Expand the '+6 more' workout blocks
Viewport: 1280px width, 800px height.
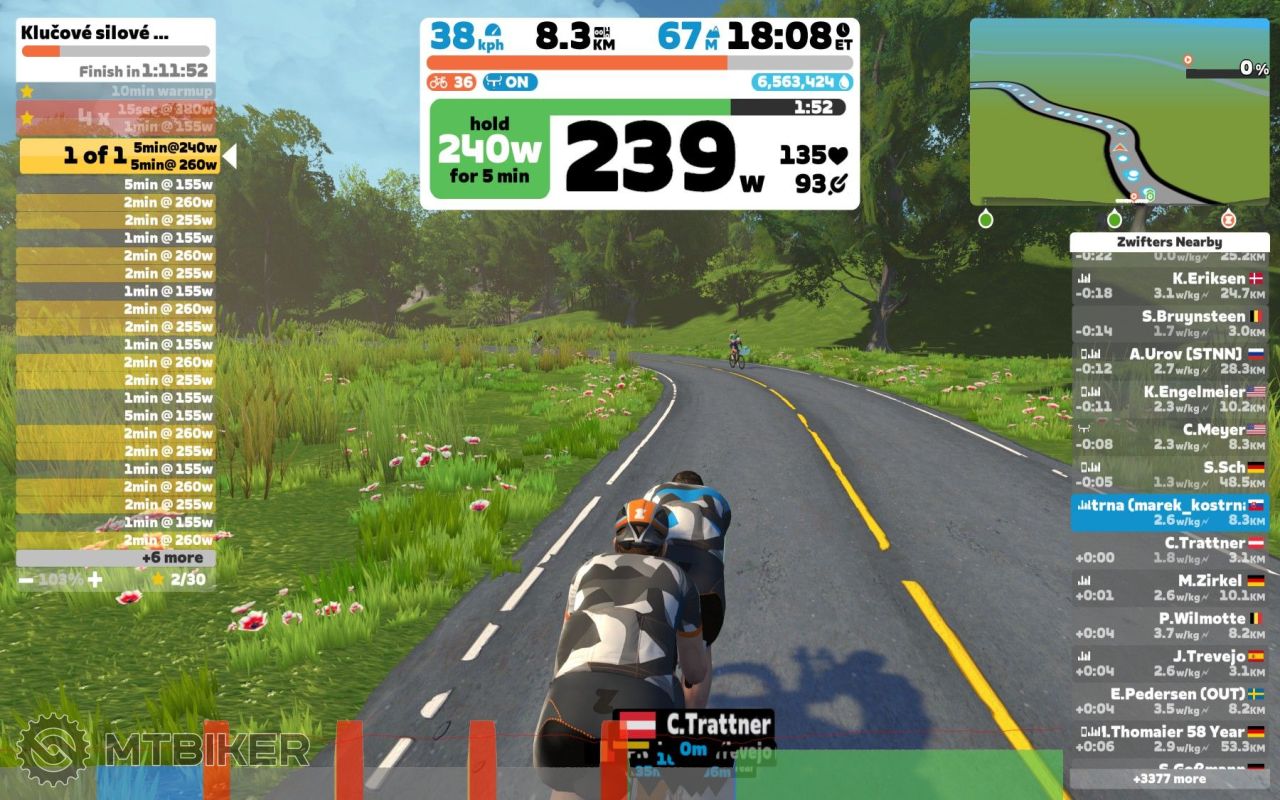[116, 558]
